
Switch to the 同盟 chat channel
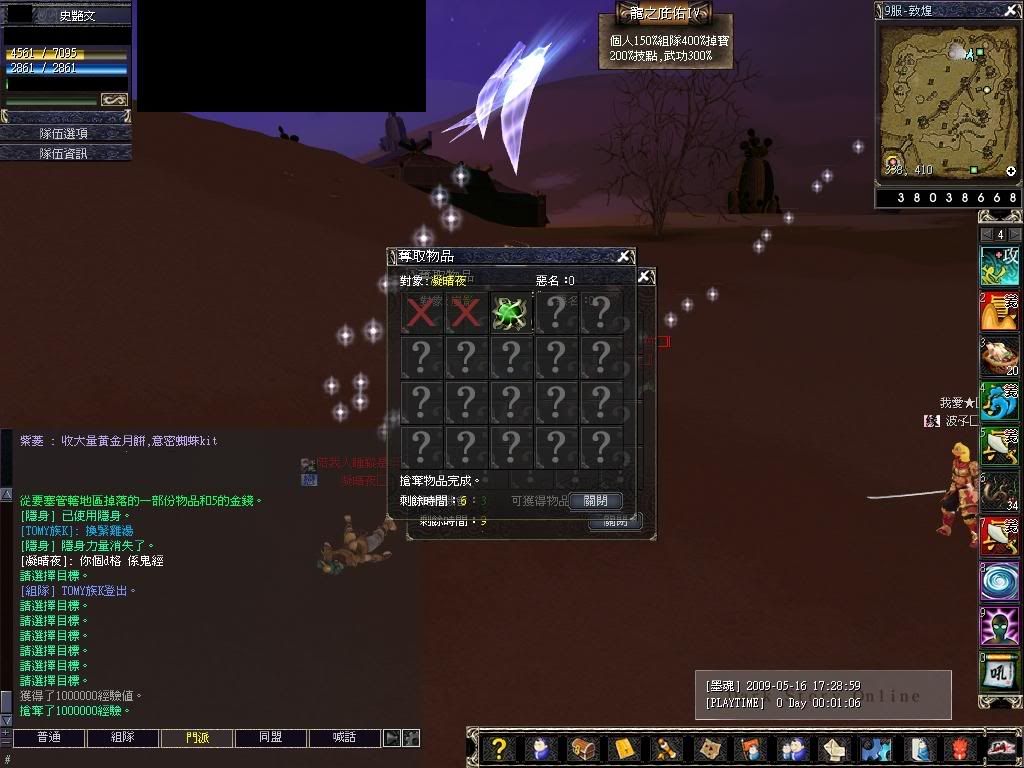pyautogui.click(x=270, y=738)
